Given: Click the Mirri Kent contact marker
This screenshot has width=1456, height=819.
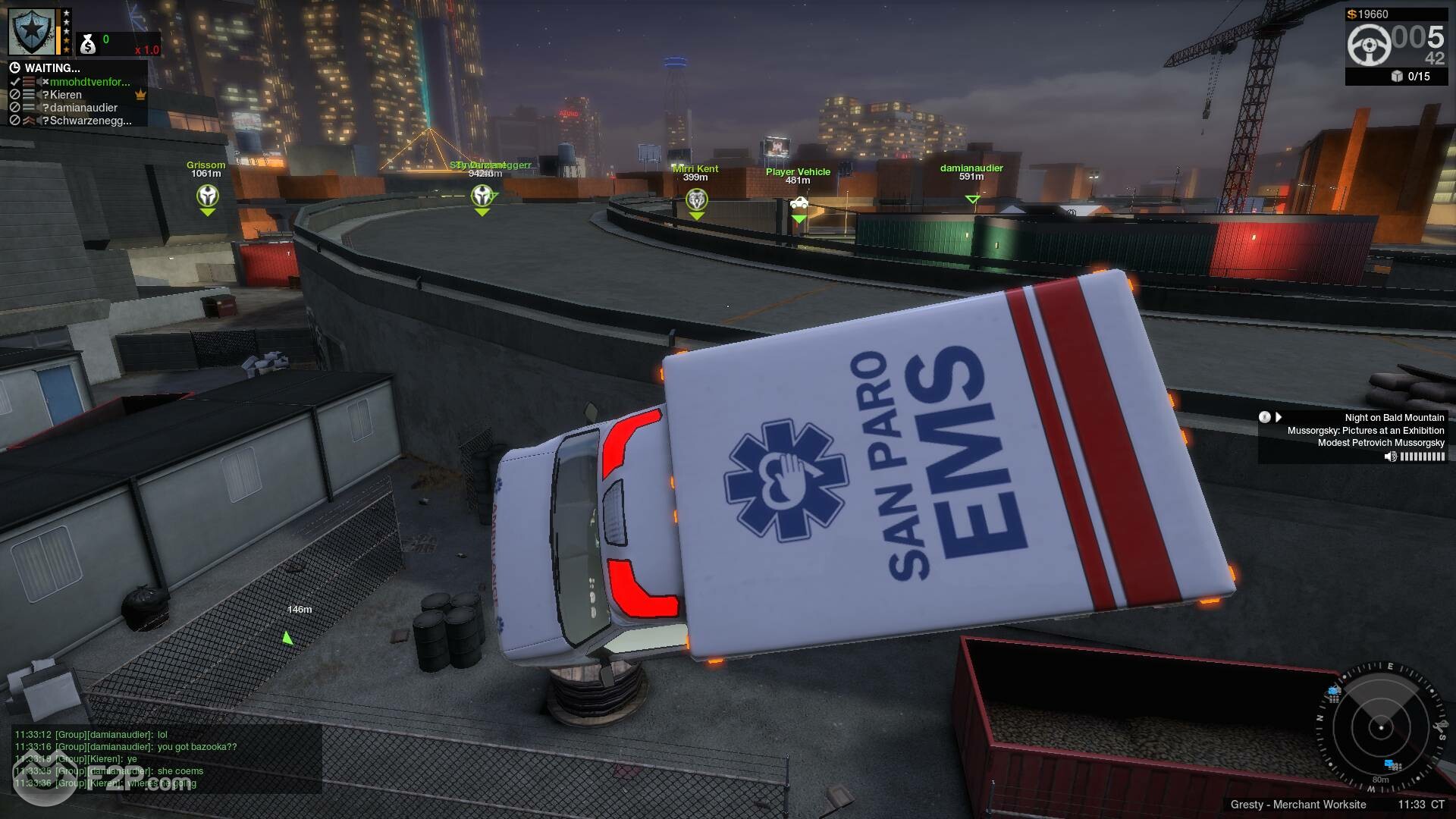Looking at the screenshot, I should pyautogui.click(x=696, y=200).
